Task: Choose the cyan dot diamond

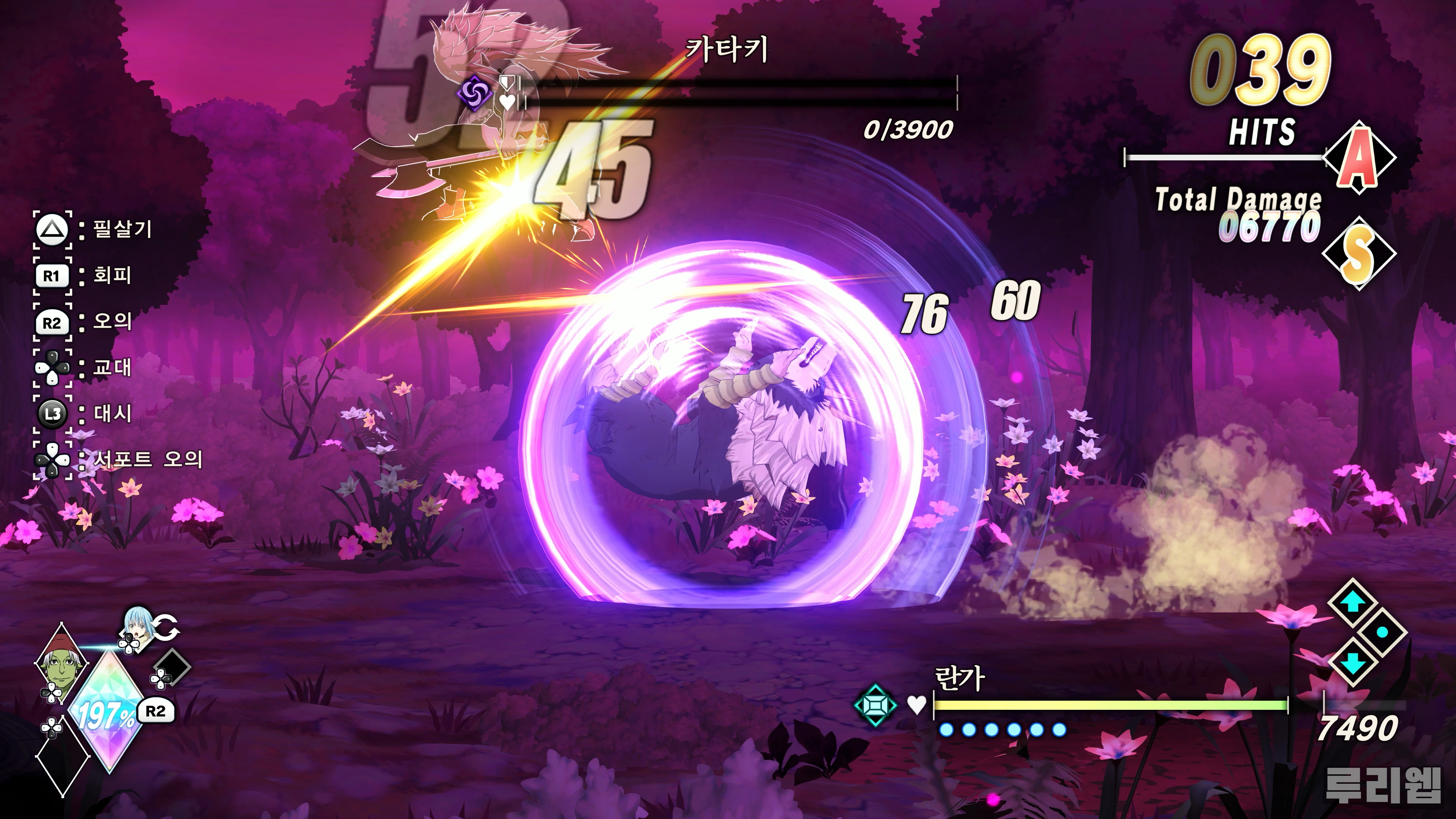Action: tap(1382, 632)
